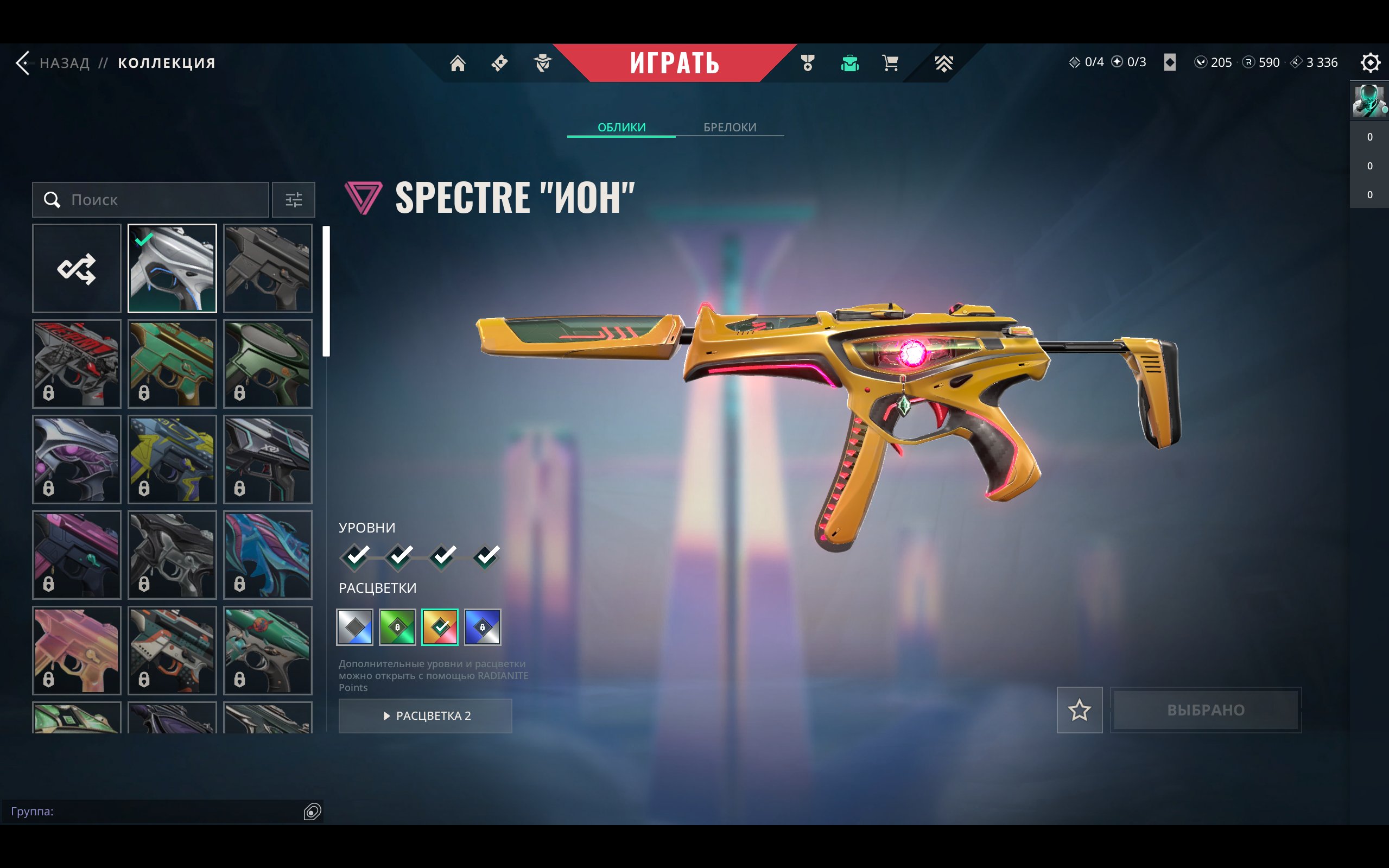This screenshot has width=1389, height=868.
Task: Choose the random skin shuffle tile
Action: click(77, 268)
